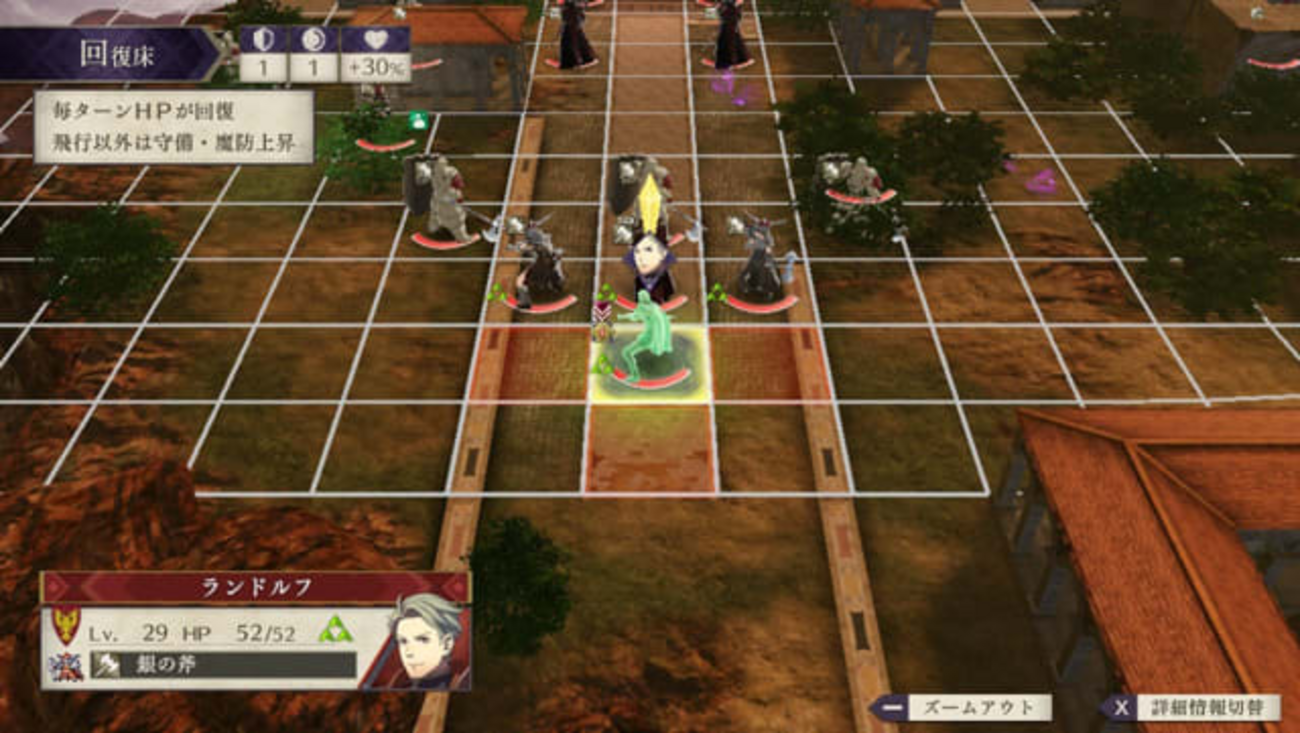1300x733 pixels.
Task: Click the ズームアウト zoom-out button
Action: [962, 708]
